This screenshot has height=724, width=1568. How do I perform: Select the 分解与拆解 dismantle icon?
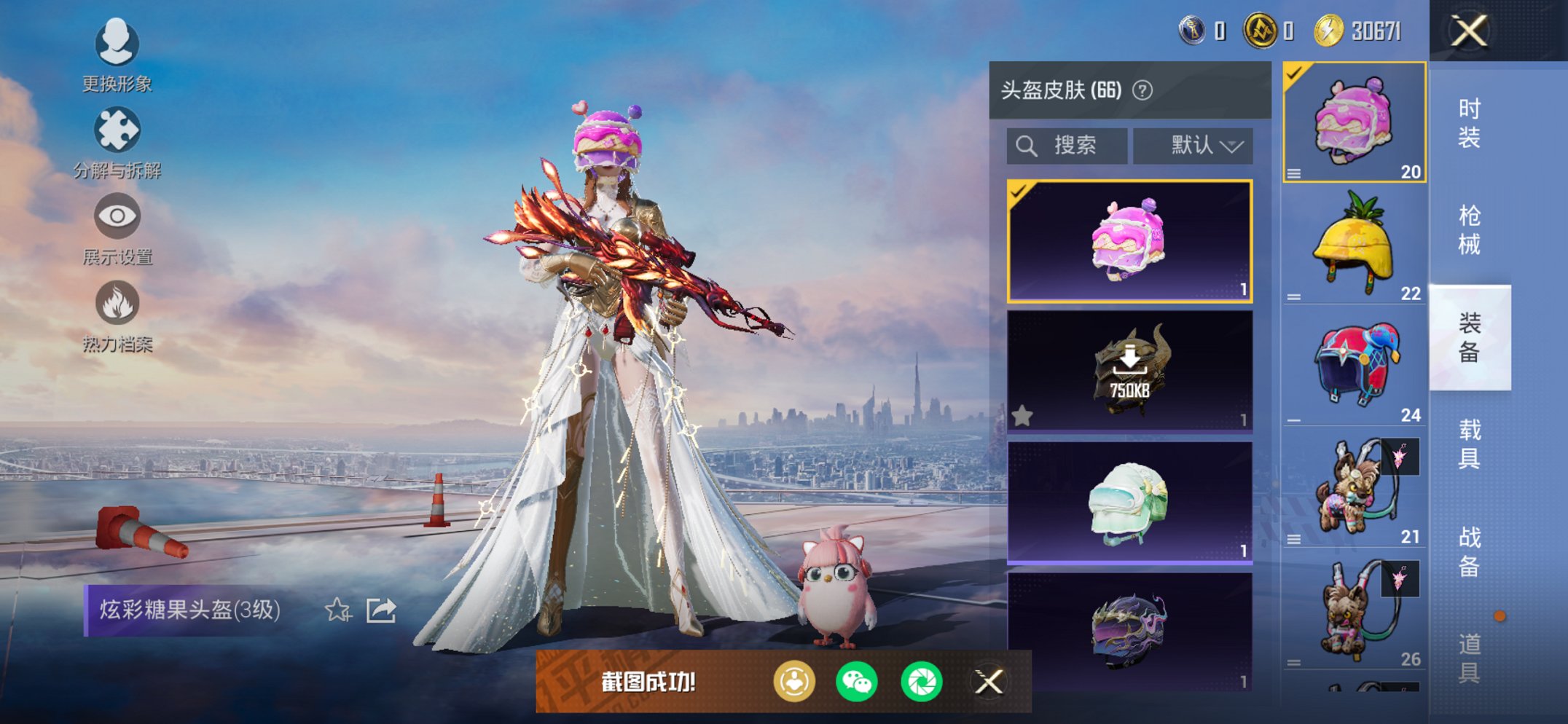click(x=119, y=130)
